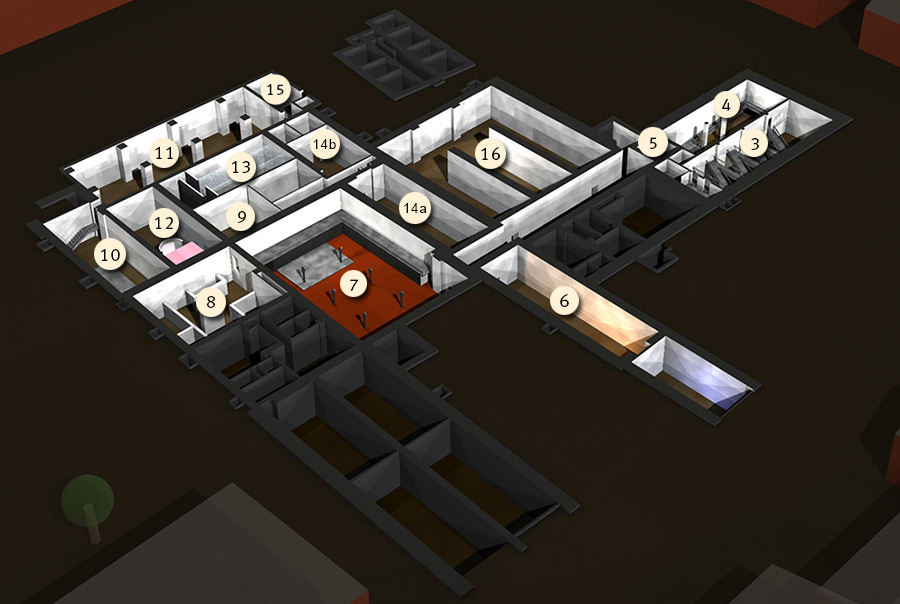Click the number 4 map marker
The height and width of the screenshot is (604, 900).
coord(726,104)
